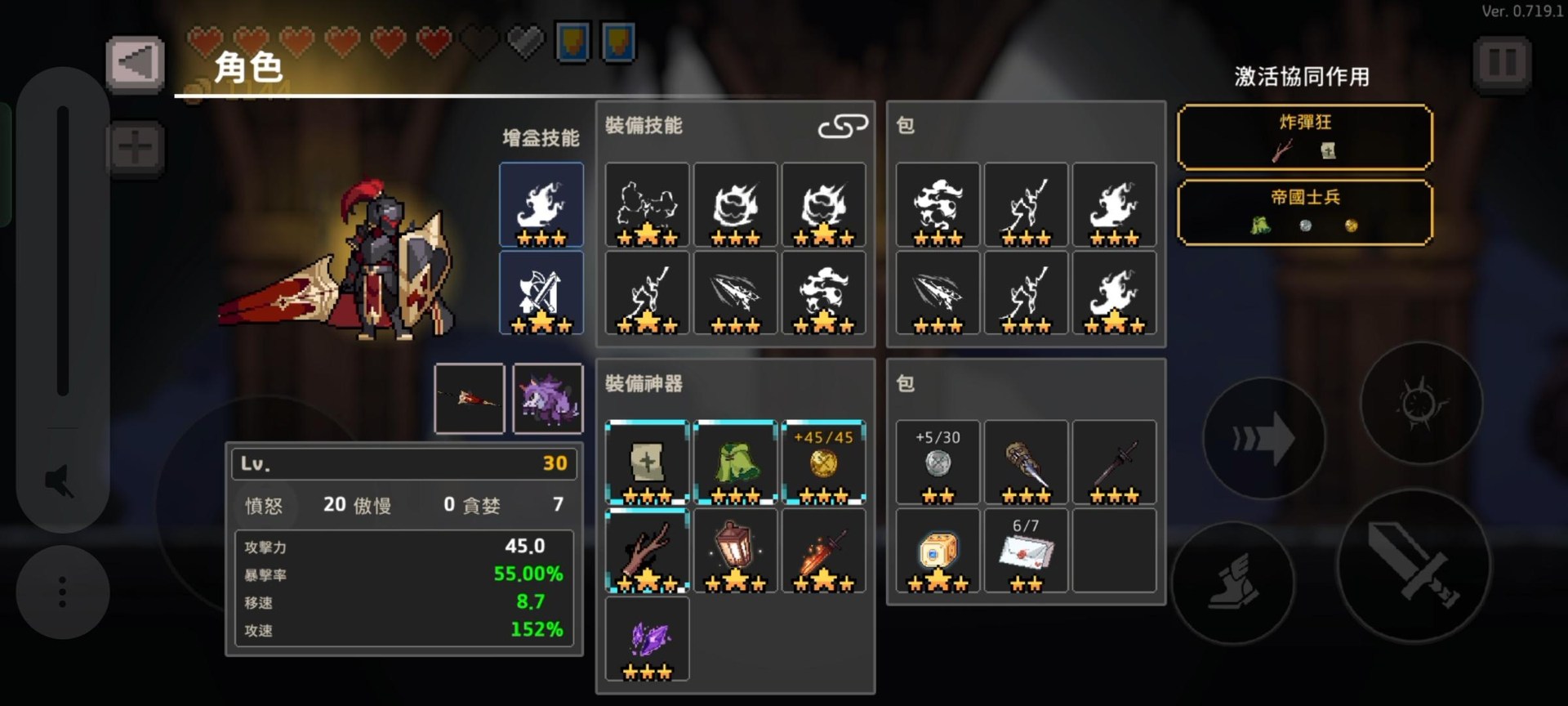Screen dimensions: 1568x706
Task: Select the lantern artifact in 裝備神器
Action: click(734, 552)
